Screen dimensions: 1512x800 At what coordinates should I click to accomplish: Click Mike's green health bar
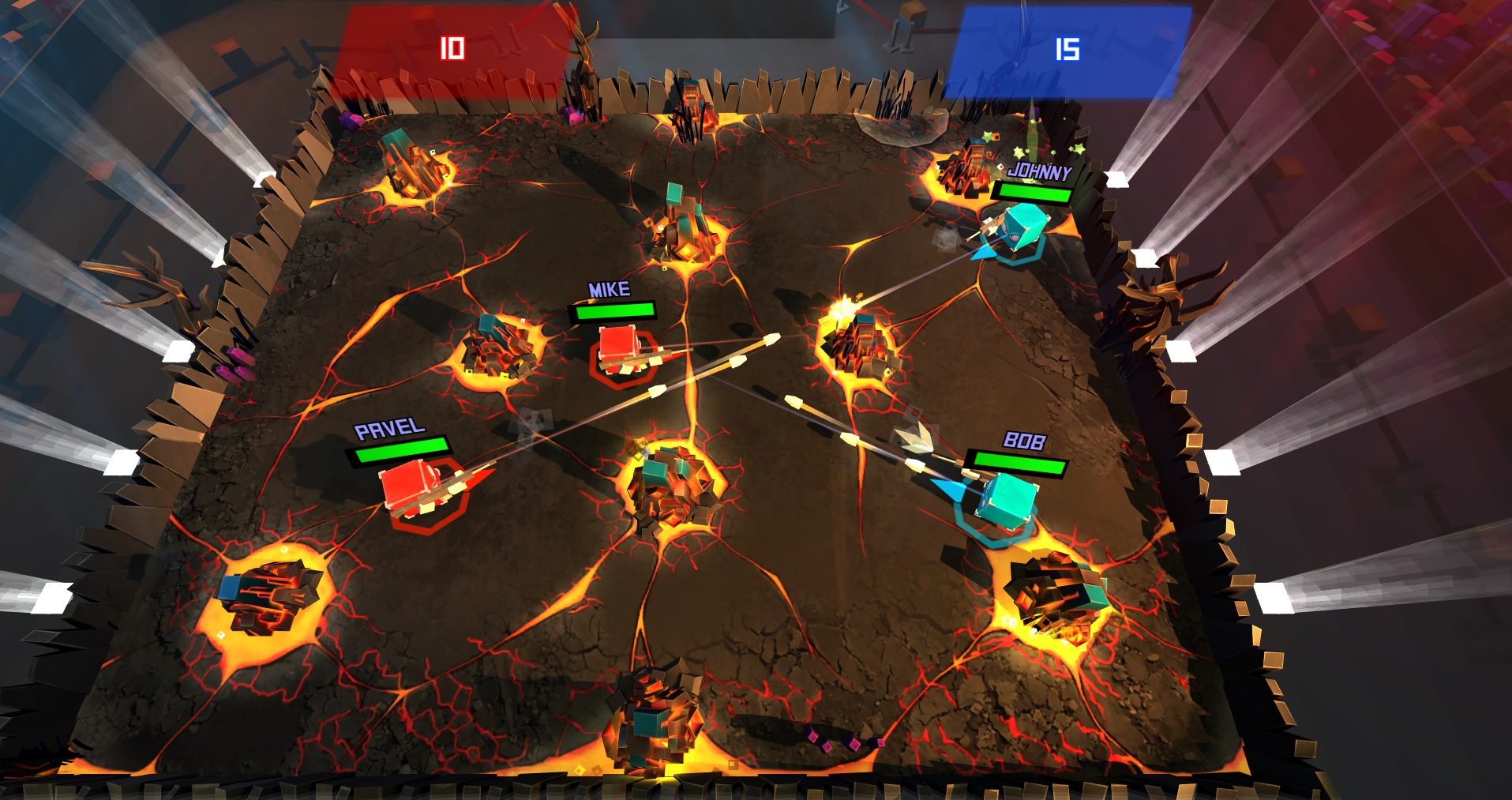[615, 311]
